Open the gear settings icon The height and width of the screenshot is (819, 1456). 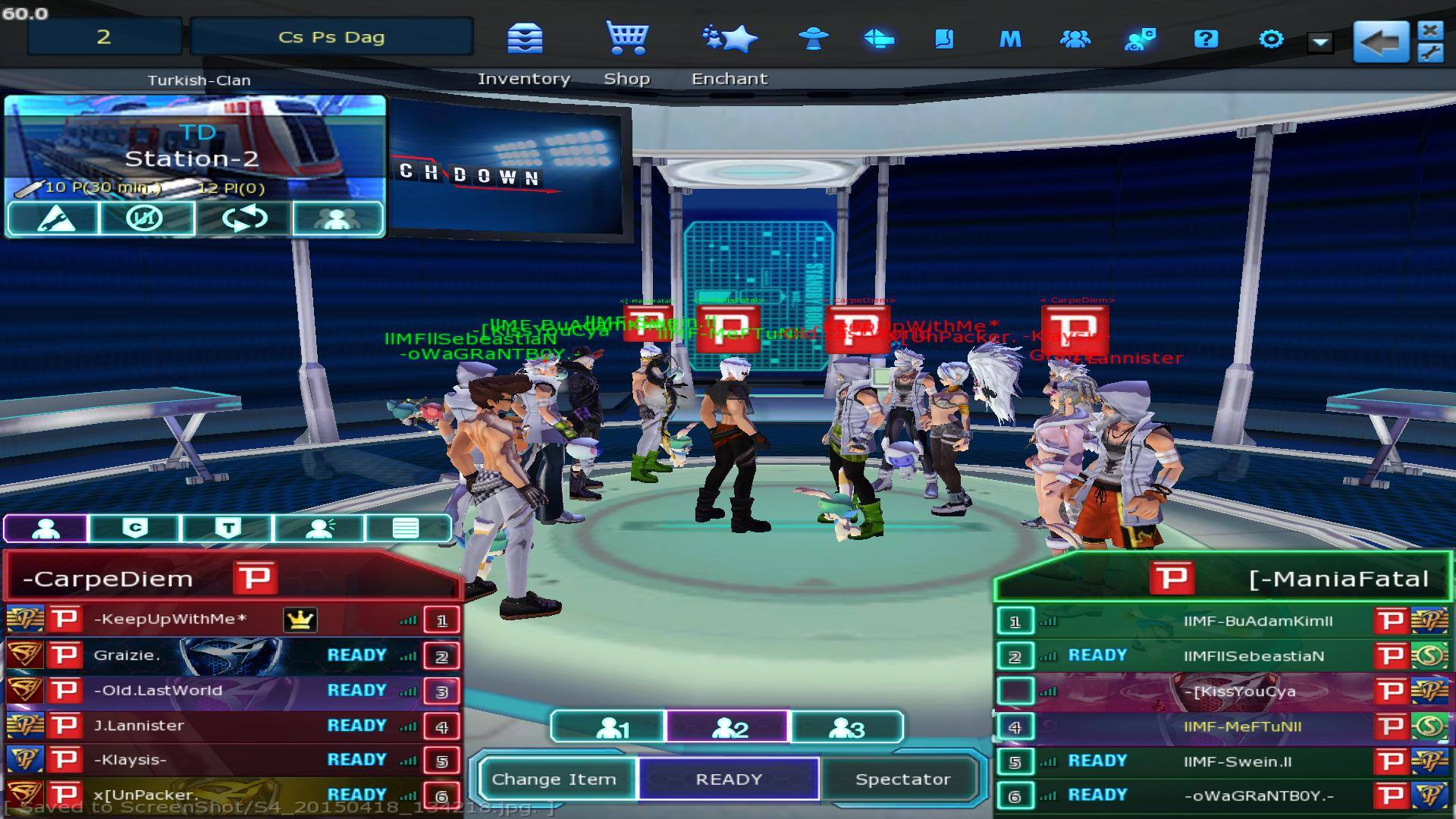point(1271,39)
